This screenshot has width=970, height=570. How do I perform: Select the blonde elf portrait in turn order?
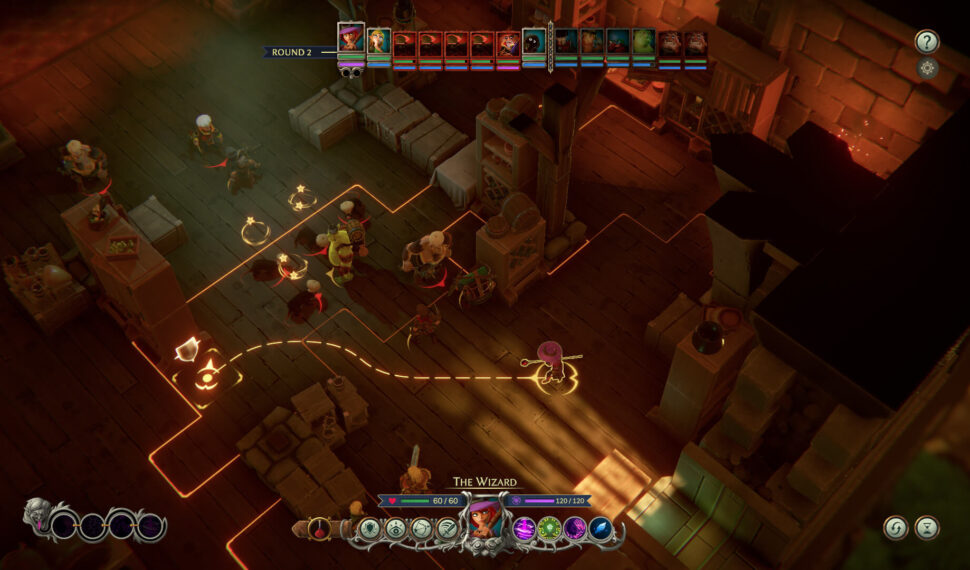pos(379,41)
